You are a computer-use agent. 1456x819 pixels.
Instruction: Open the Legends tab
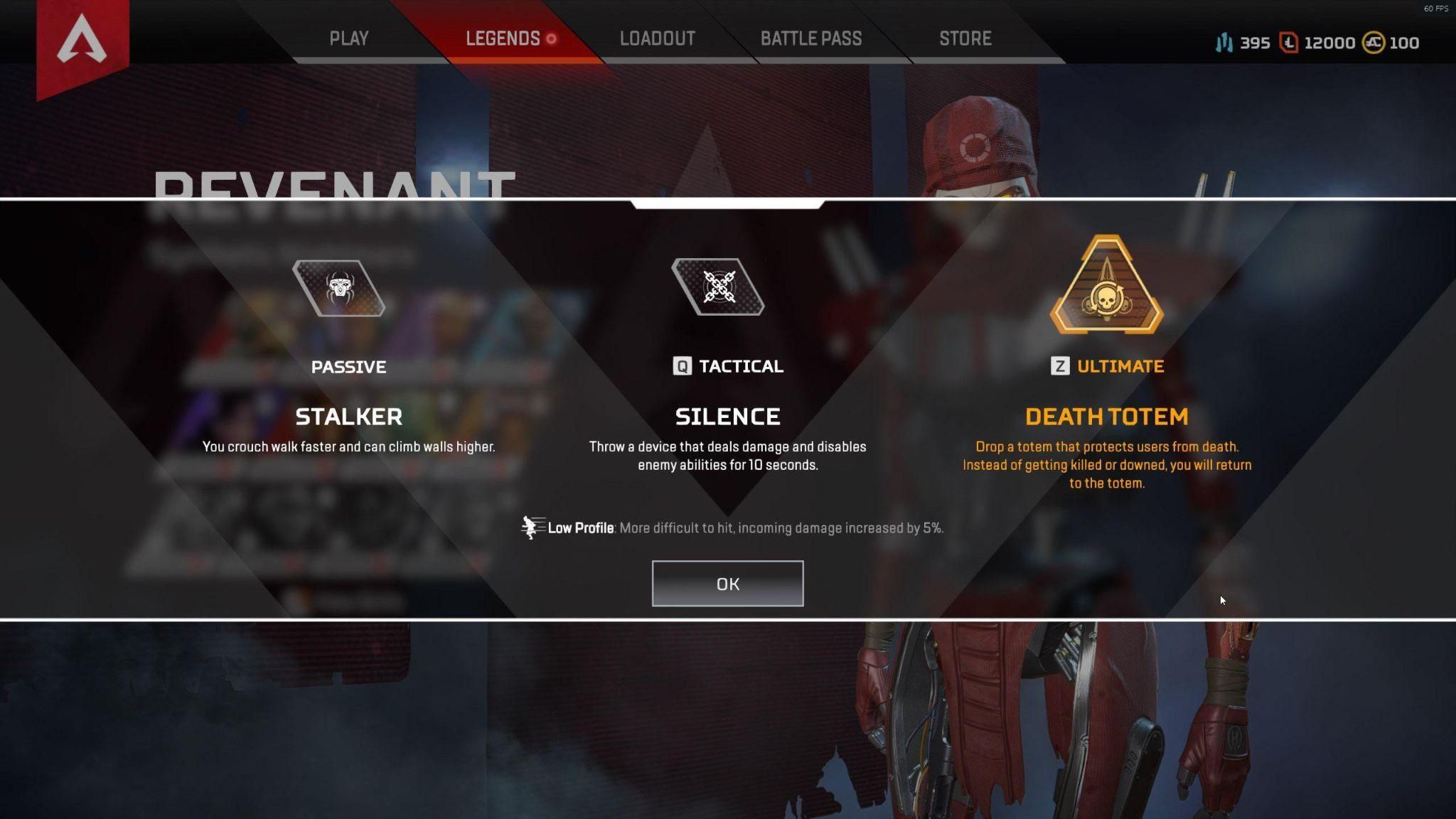pyautogui.click(x=503, y=38)
